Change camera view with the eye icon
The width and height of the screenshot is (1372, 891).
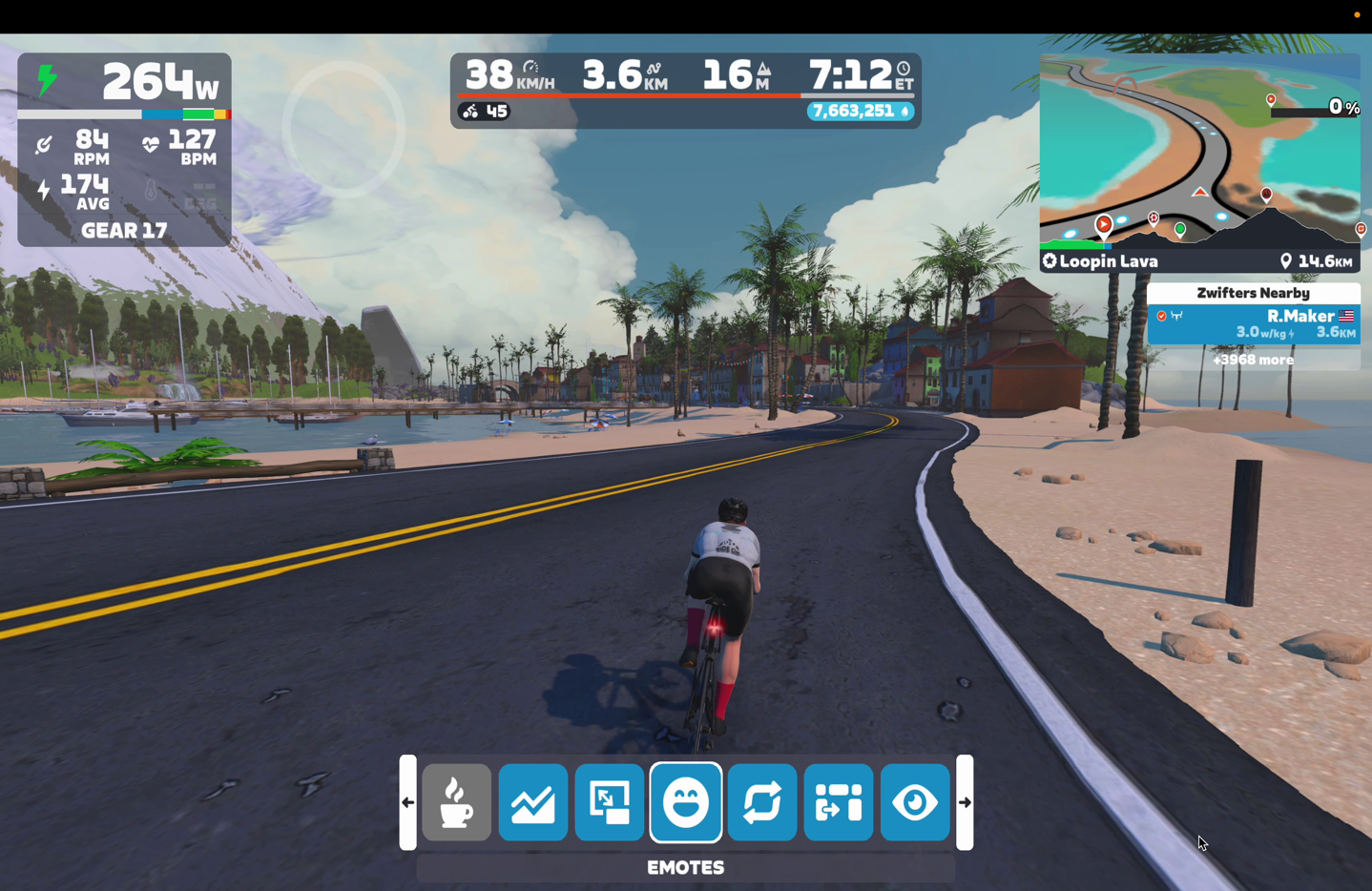pyautogui.click(x=914, y=802)
